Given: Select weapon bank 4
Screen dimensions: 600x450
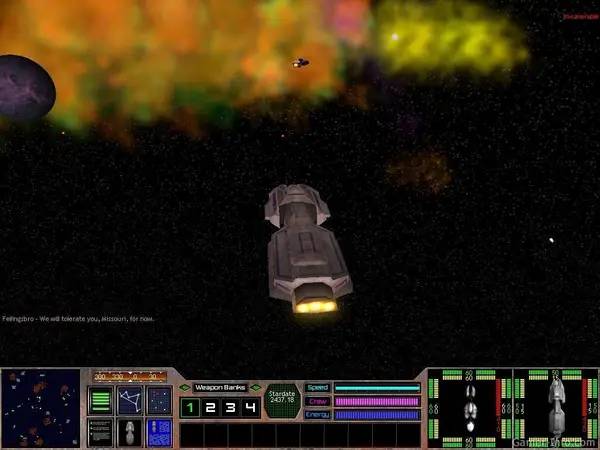Looking at the screenshot, I should pyautogui.click(x=251, y=408).
